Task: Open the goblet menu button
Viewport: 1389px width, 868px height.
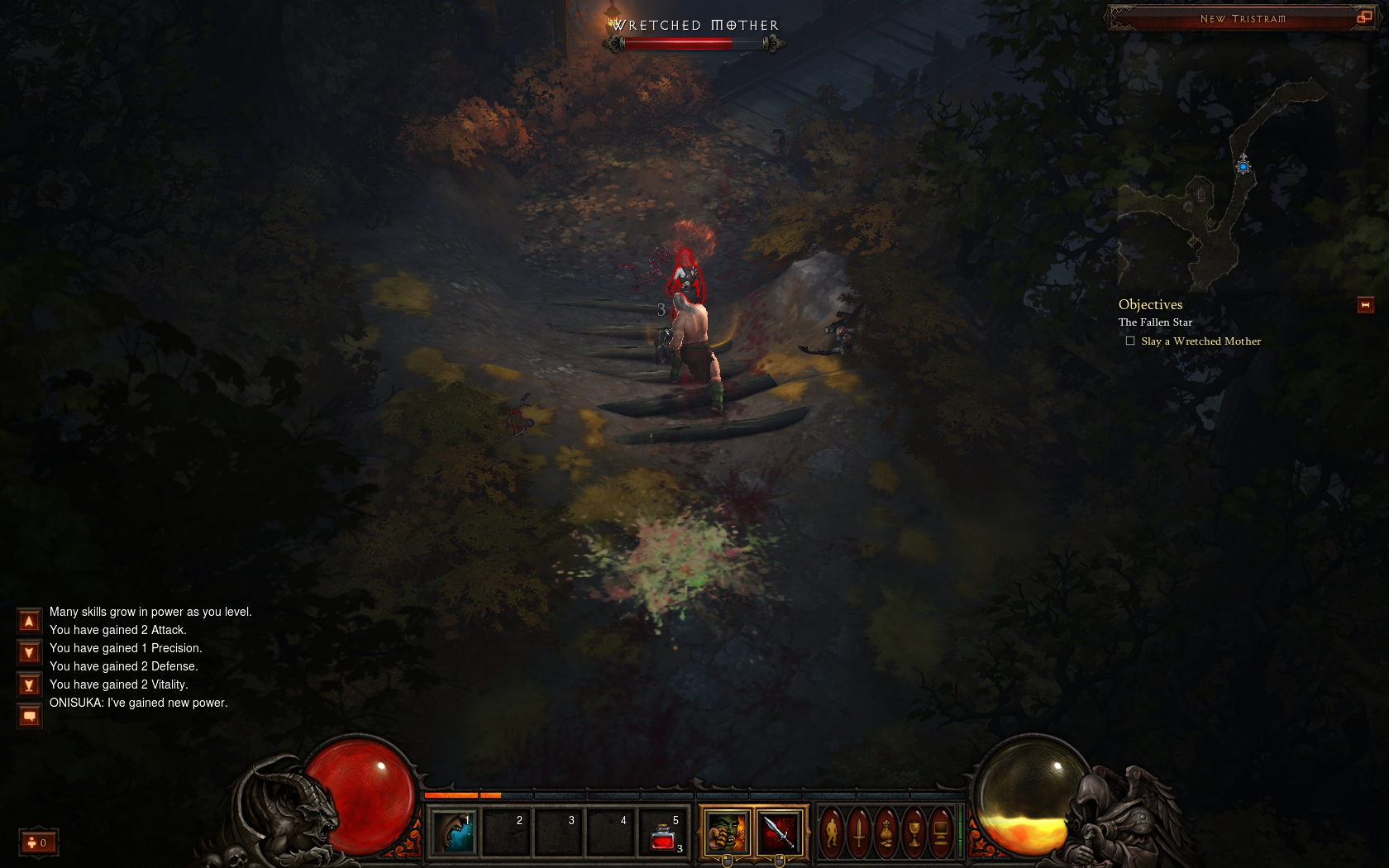Action: coord(914,832)
